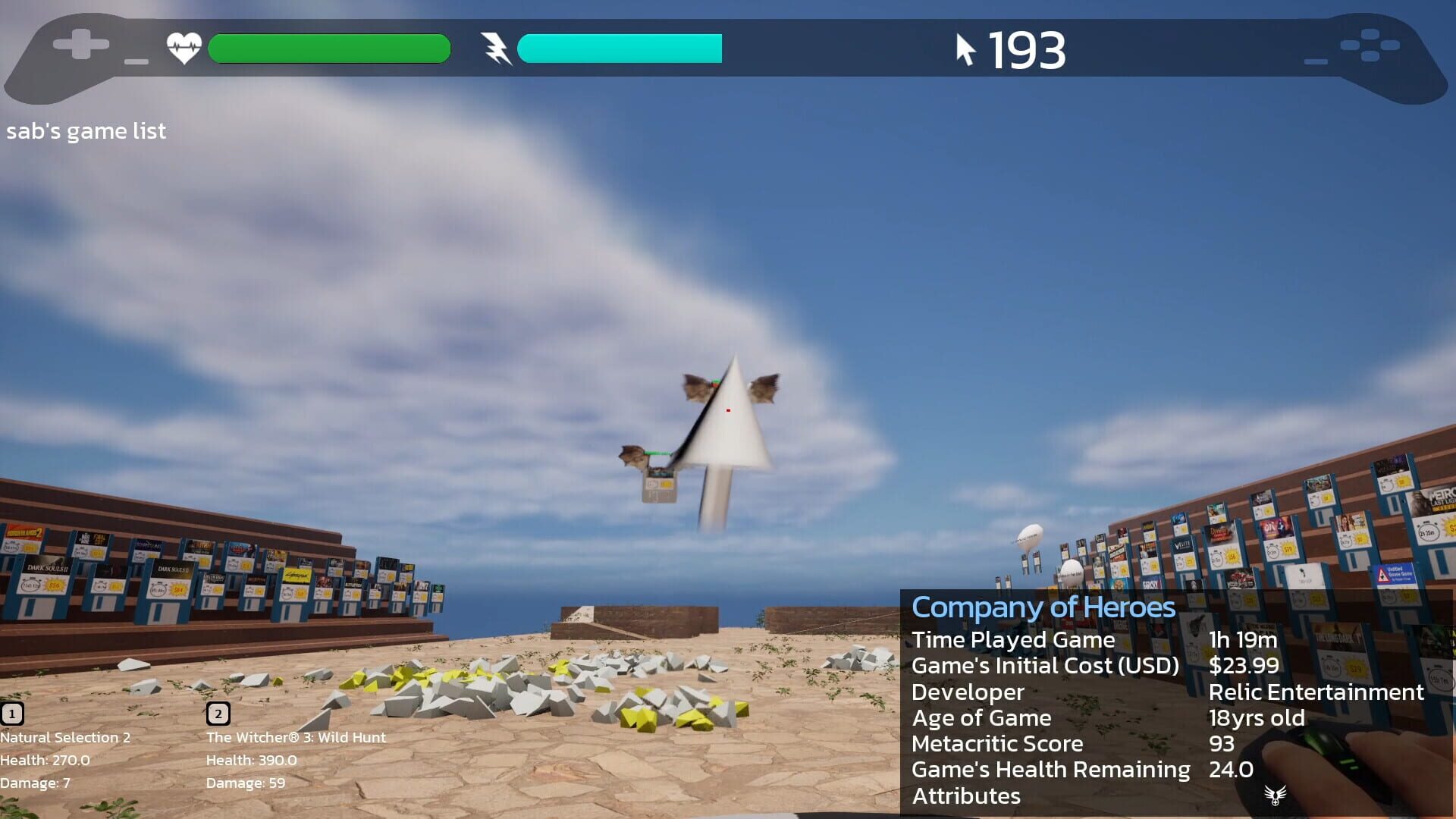The height and width of the screenshot is (819, 1456).
Task: Click the green health bar
Action: pyautogui.click(x=329, y=47)
